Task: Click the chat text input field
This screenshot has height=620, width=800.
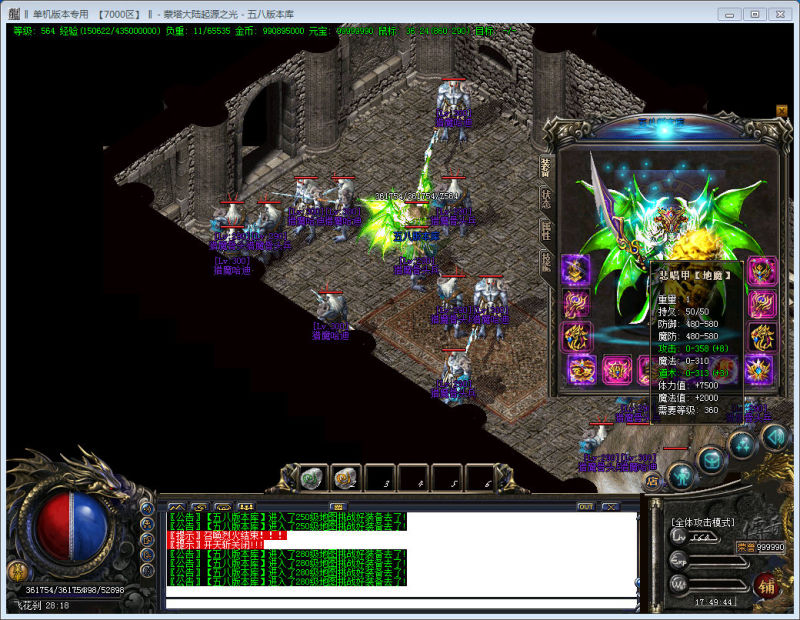Action: pos(400,603)
